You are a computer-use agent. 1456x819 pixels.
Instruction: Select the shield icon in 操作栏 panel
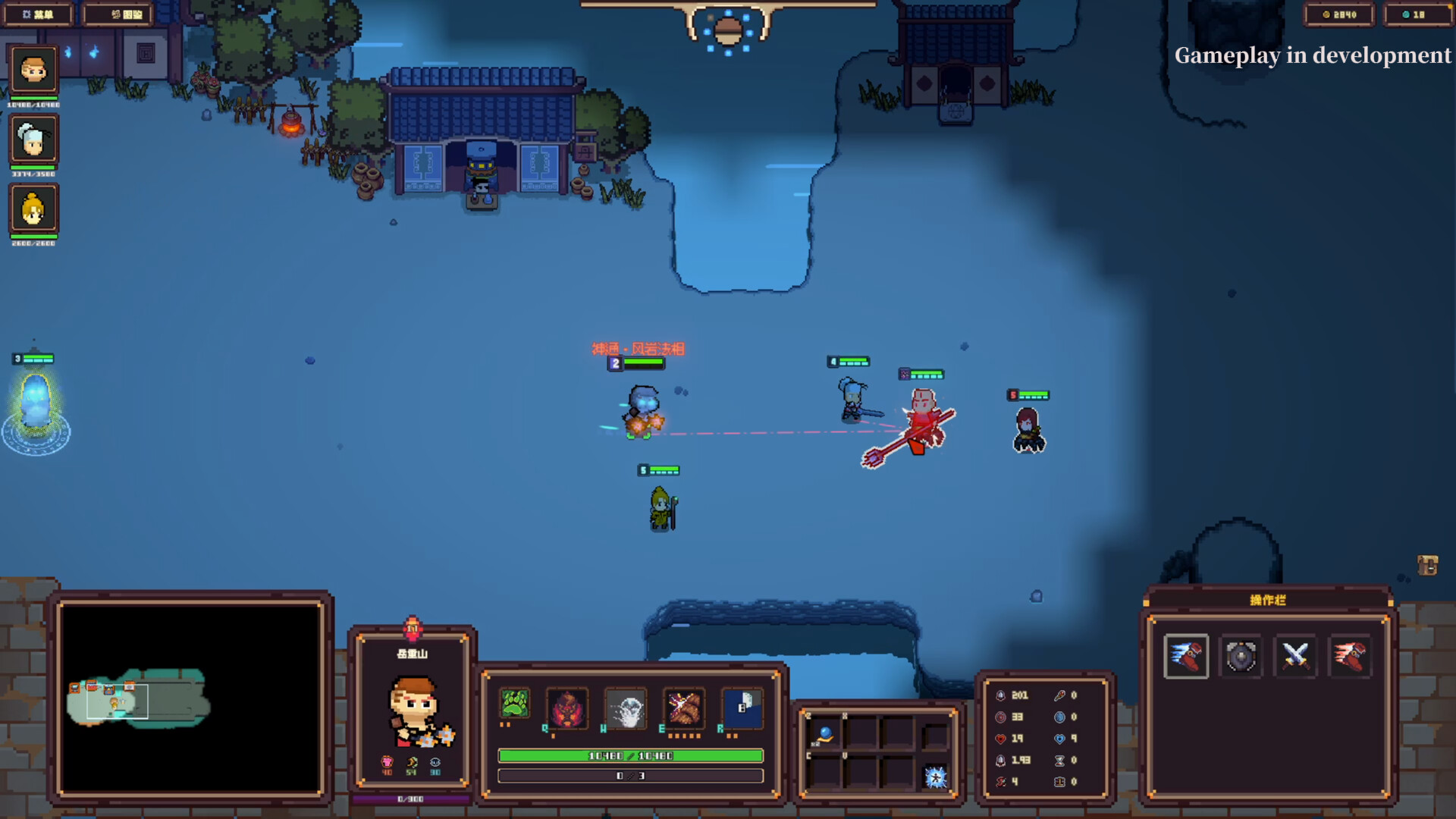[1242, 657]
